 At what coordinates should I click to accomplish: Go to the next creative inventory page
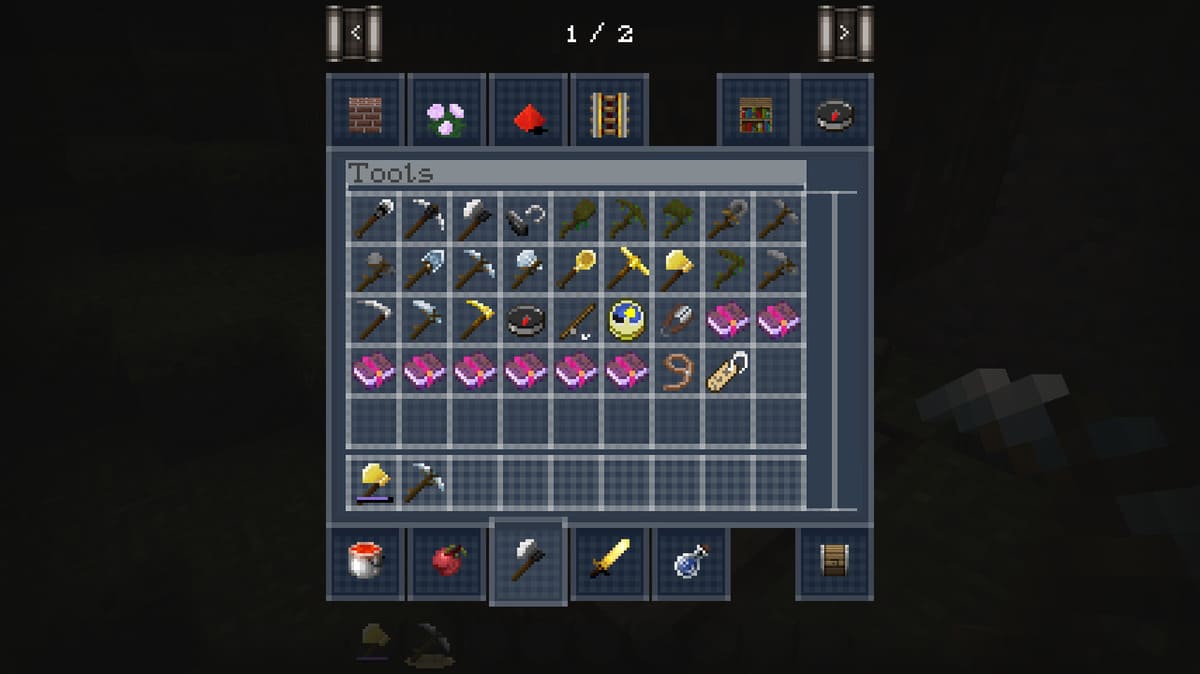tap(845, 33)
